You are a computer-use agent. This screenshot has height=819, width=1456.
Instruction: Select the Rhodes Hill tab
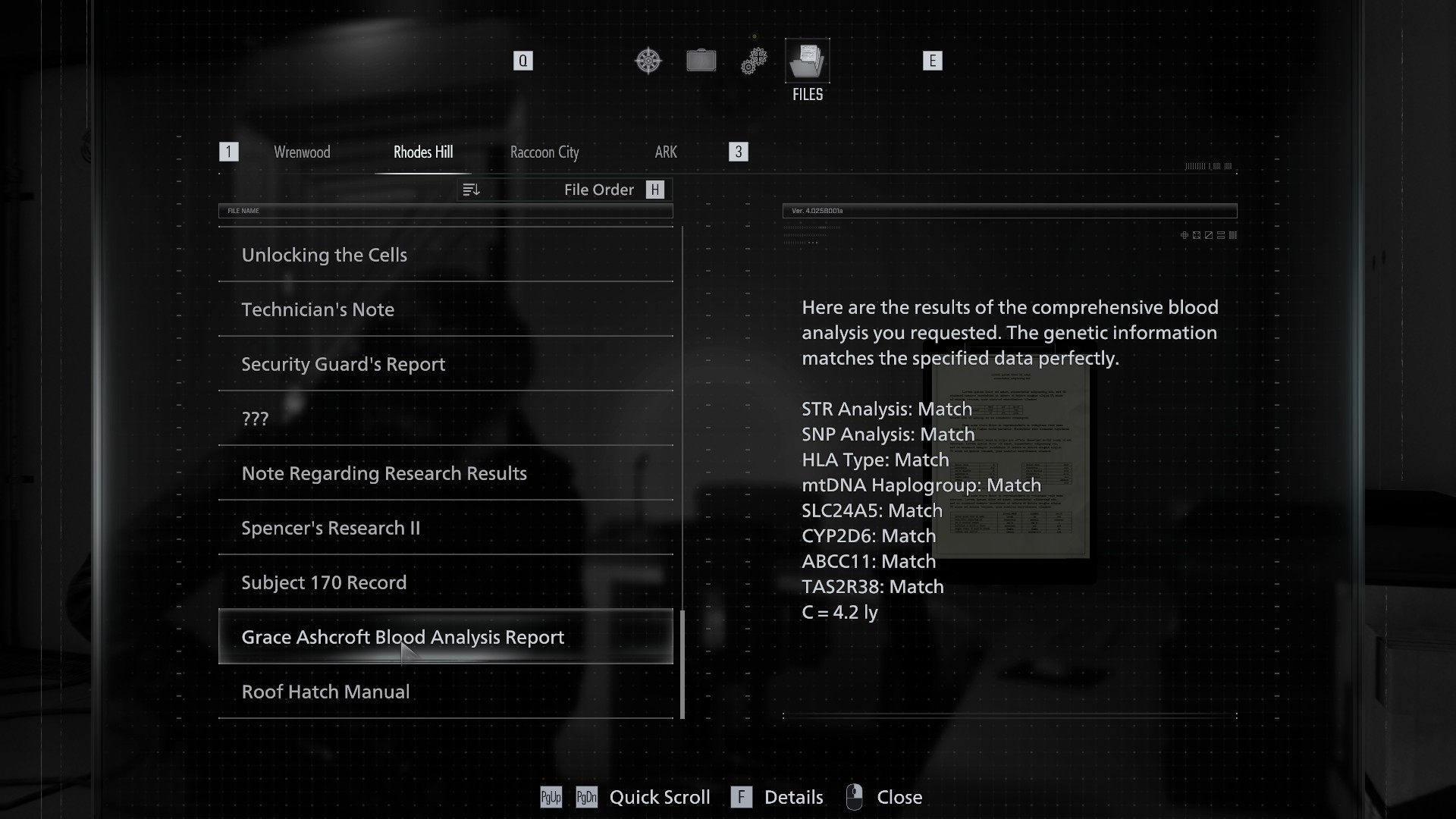pos(423,152)
